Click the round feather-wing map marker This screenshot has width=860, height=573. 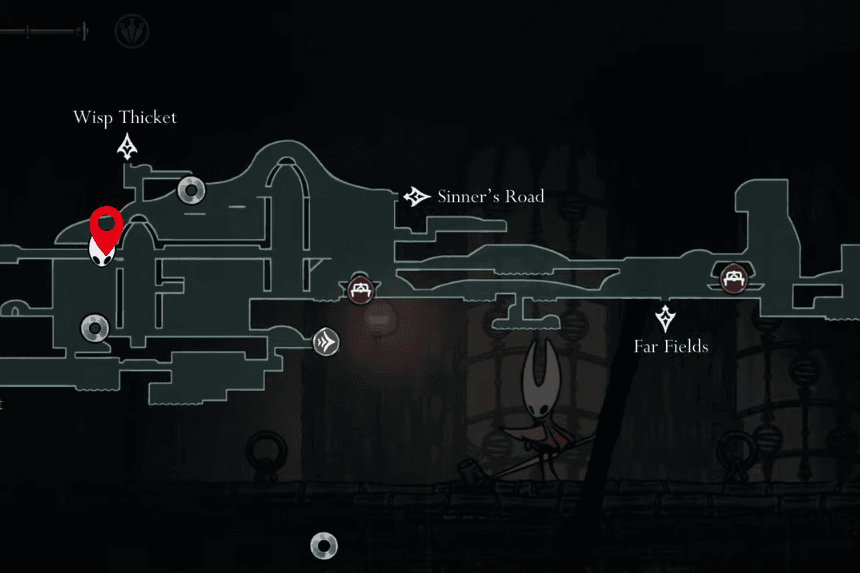pyautogui.click(x=326, y=342)
